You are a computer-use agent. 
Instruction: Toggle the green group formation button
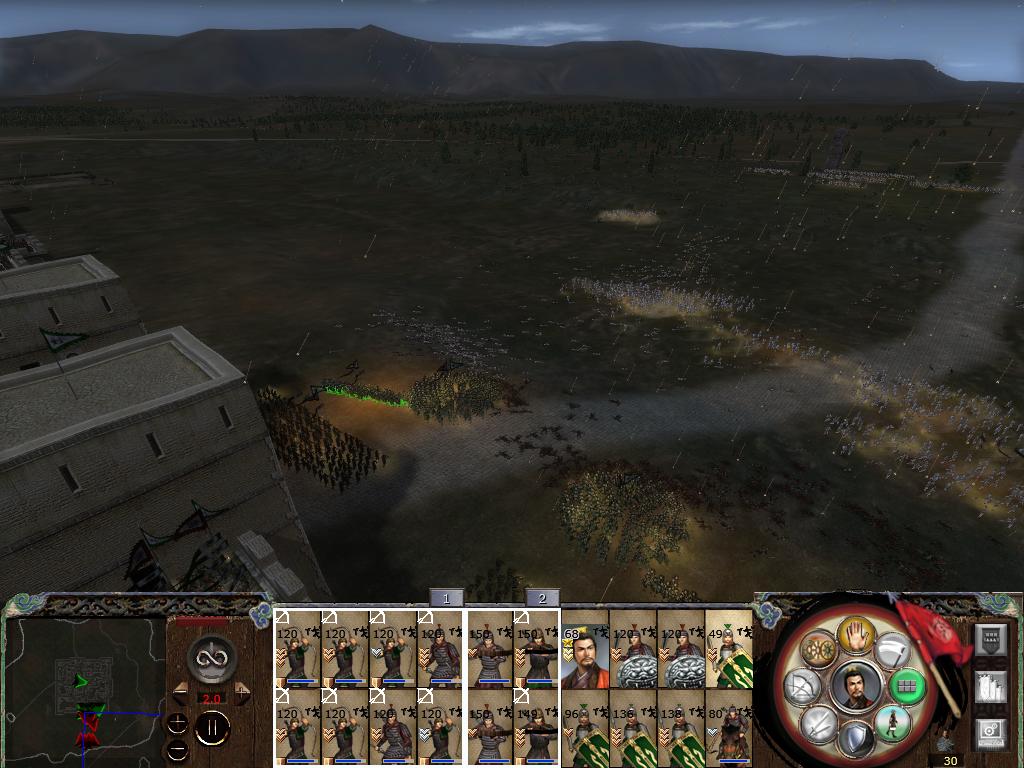[x=907, y=687]
